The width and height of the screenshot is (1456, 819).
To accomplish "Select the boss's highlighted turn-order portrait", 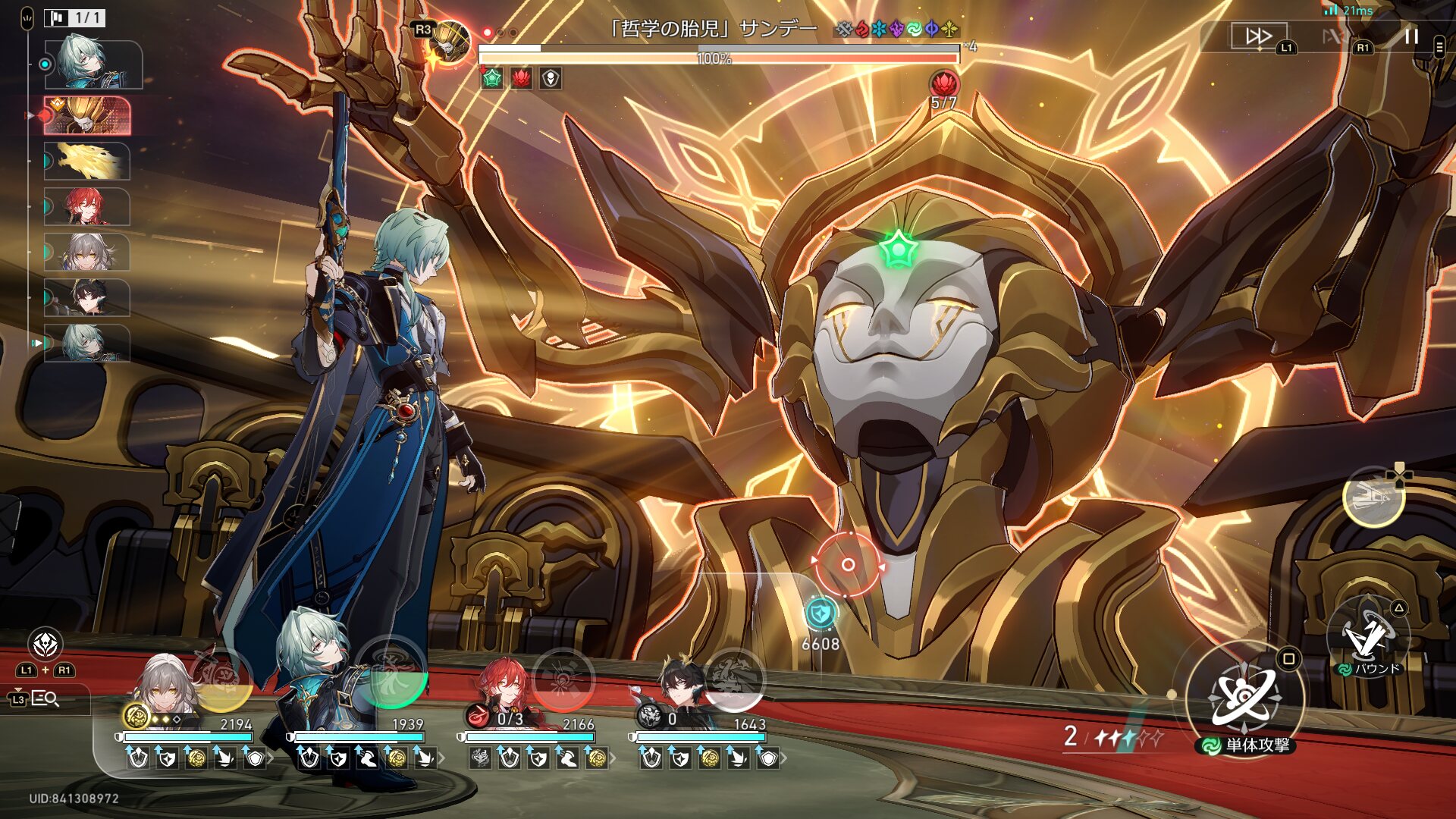I will click(87, 115).
